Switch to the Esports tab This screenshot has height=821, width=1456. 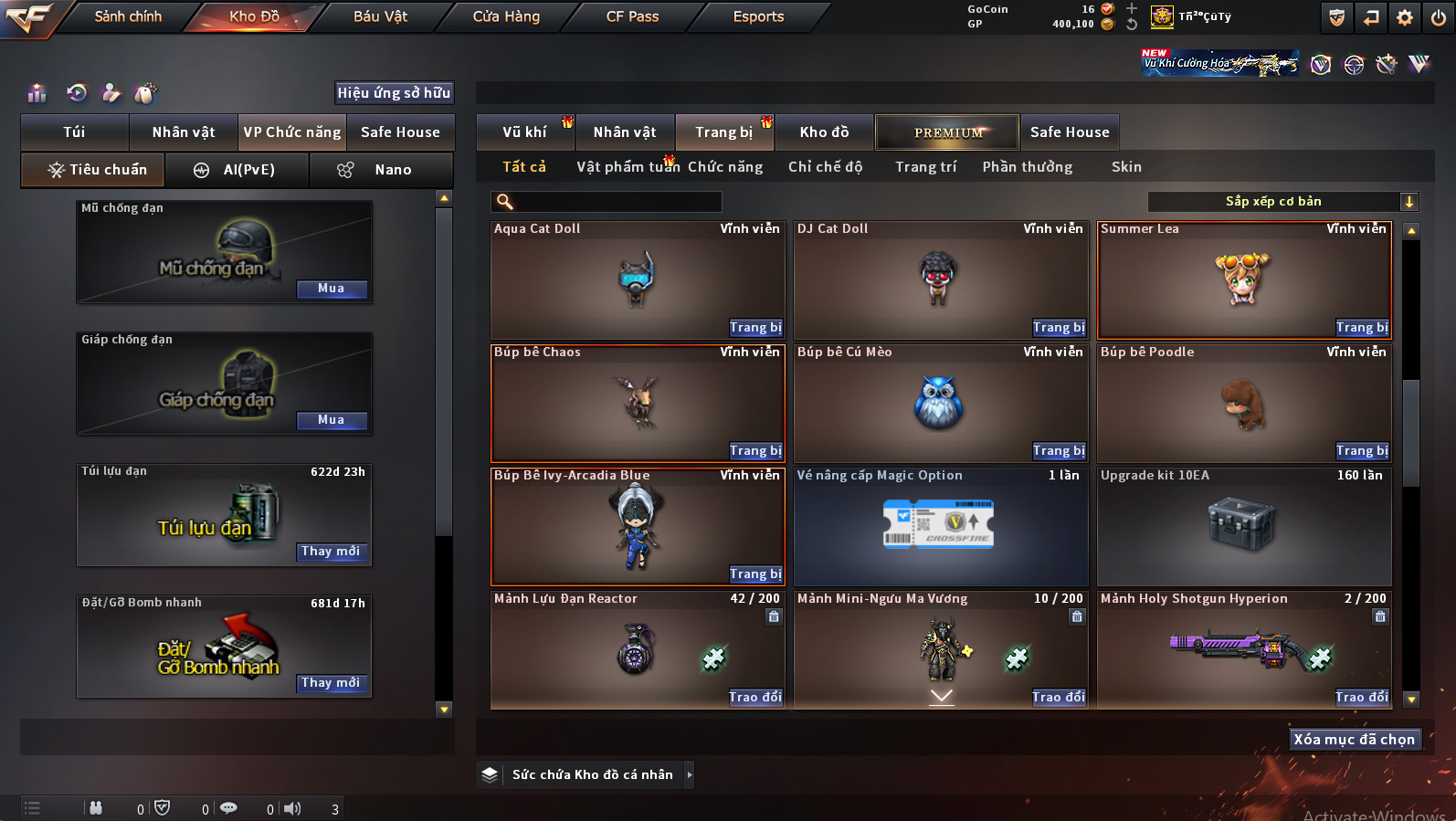[758, 16]
